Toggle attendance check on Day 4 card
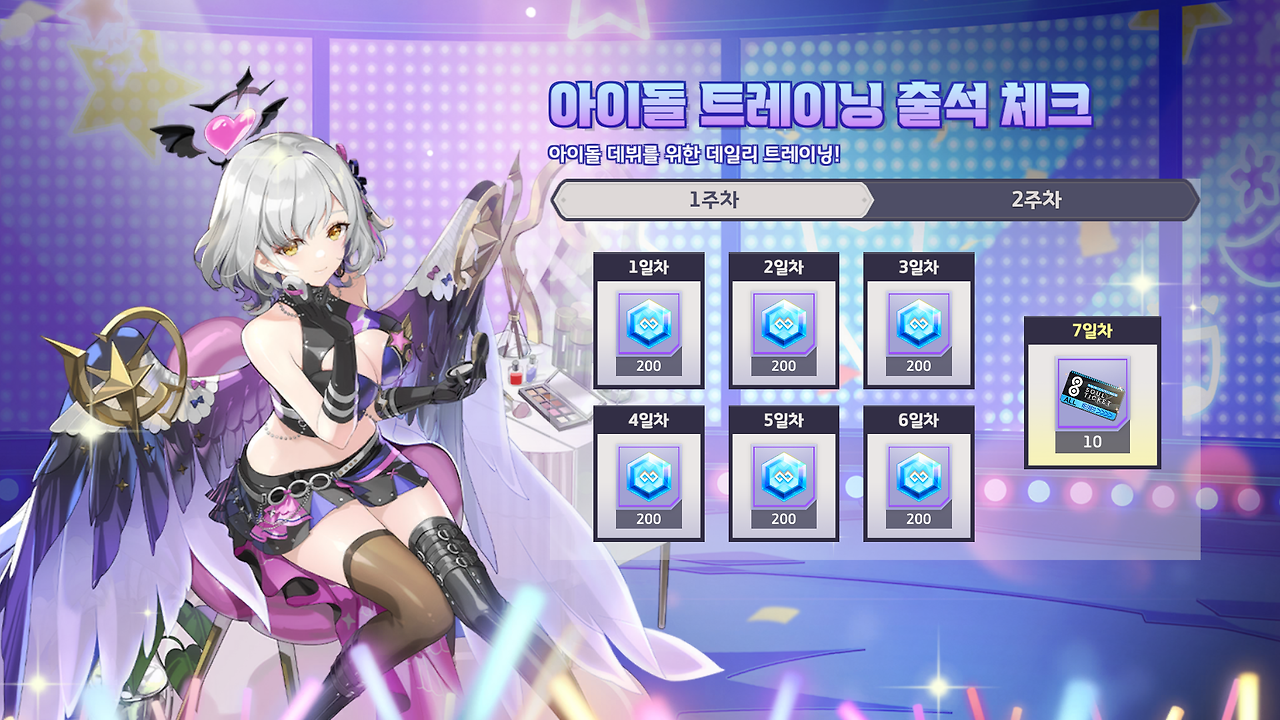Viewport: 1280px width, 720px height. tap(646, 421)
